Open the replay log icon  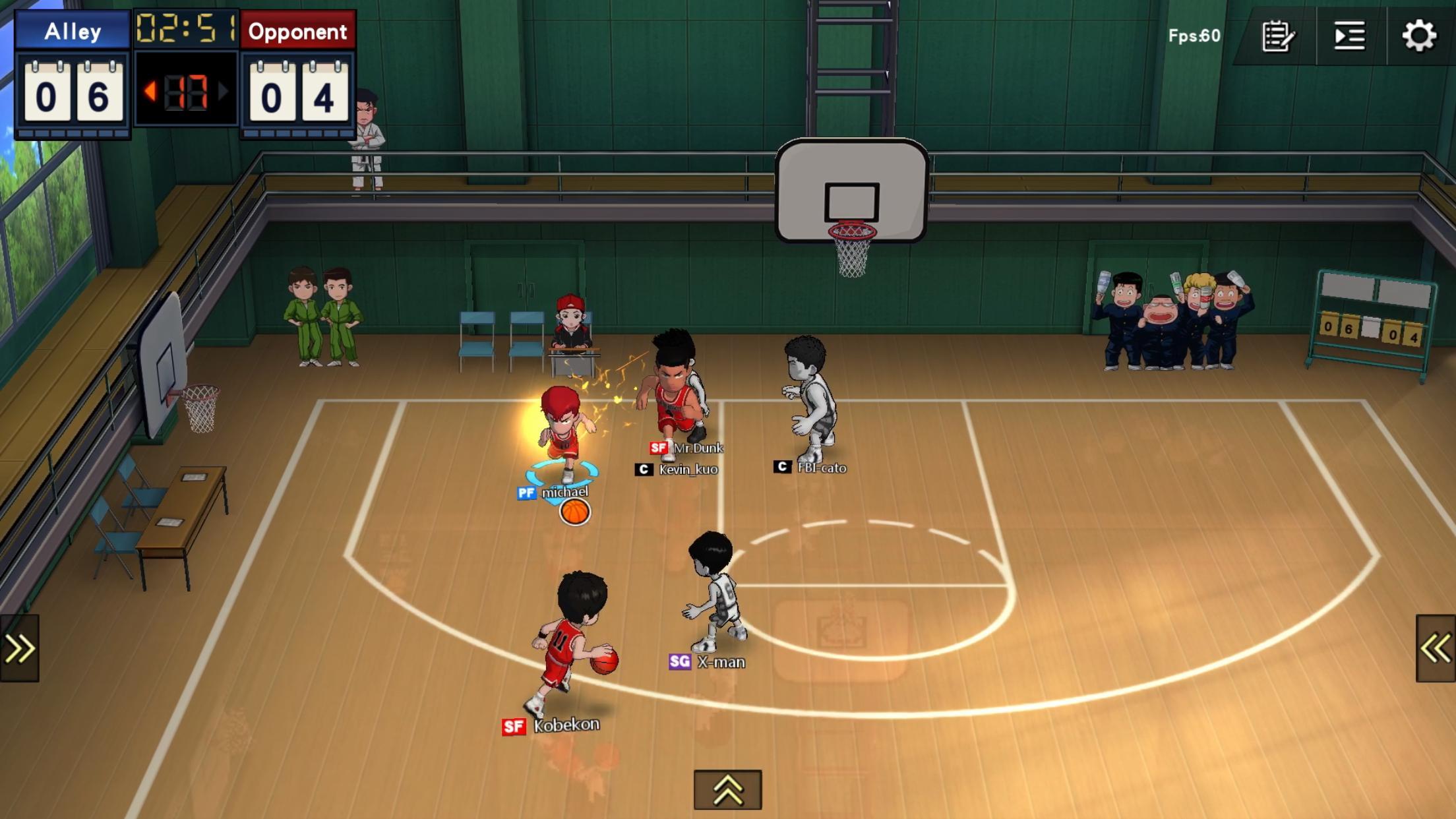(x=1347, y=36)
